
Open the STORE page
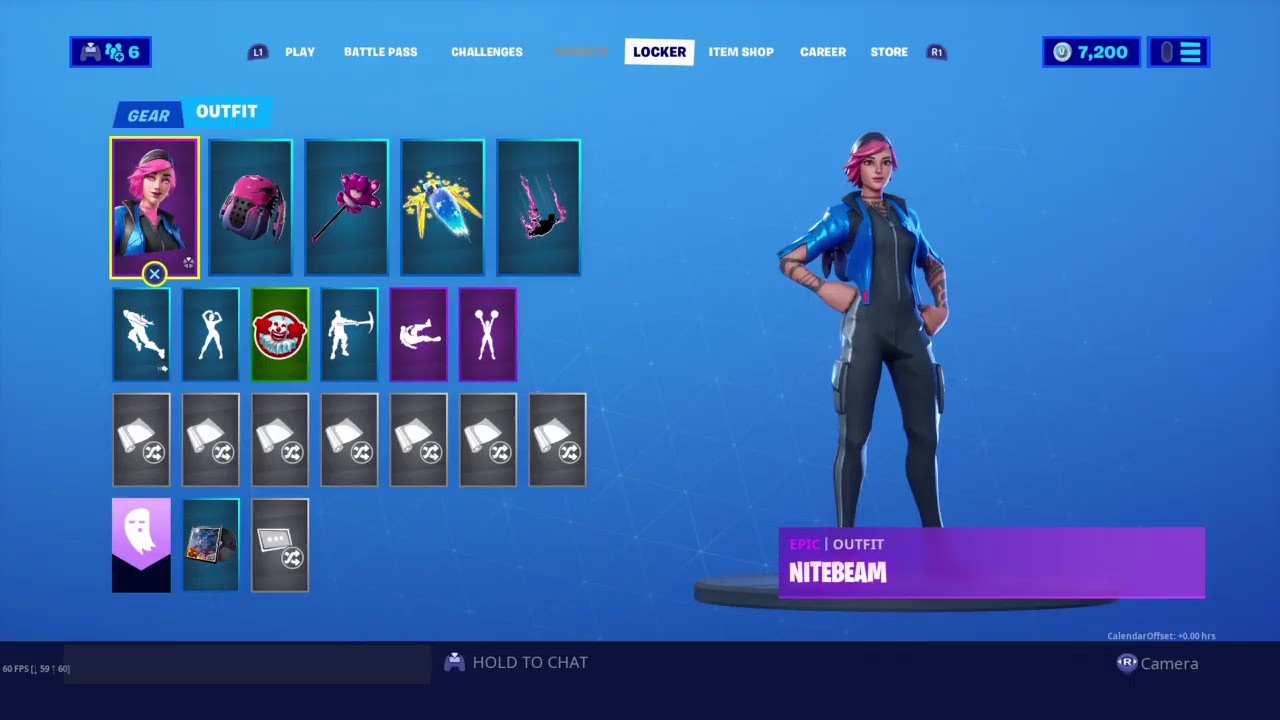click(888, 52)
